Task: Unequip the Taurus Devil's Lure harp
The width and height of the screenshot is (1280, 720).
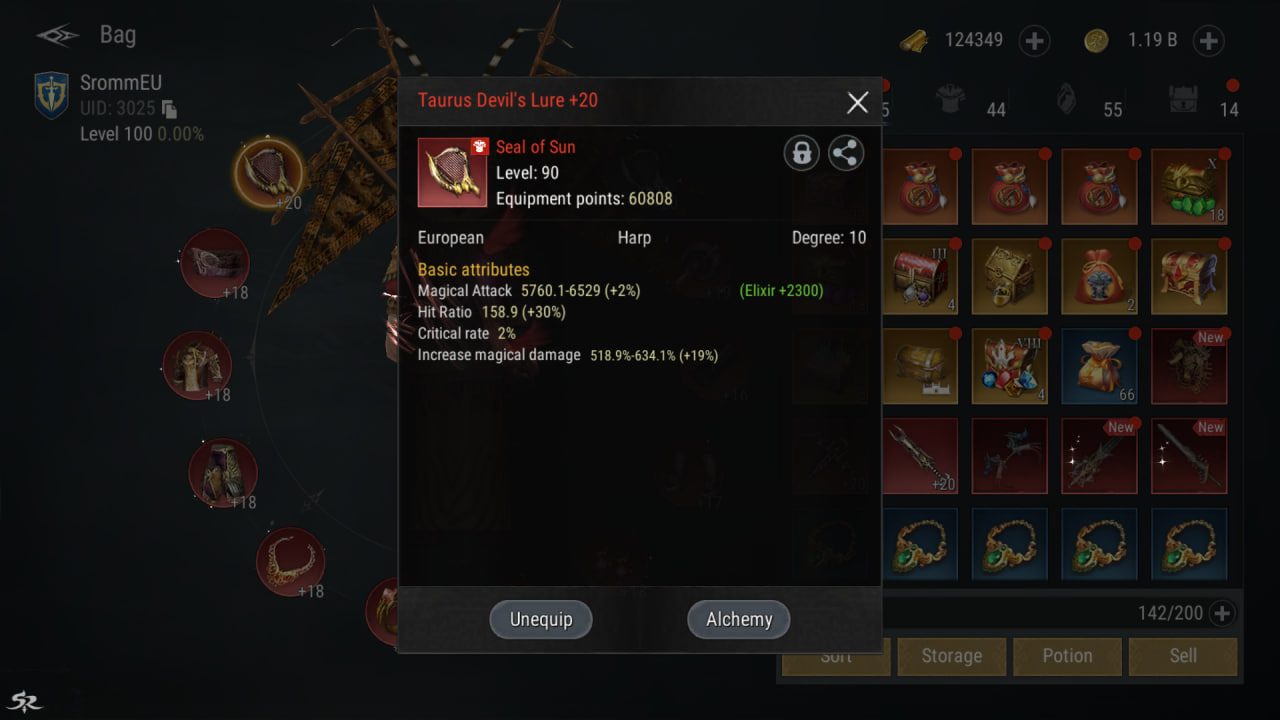Action: [541, 619]
